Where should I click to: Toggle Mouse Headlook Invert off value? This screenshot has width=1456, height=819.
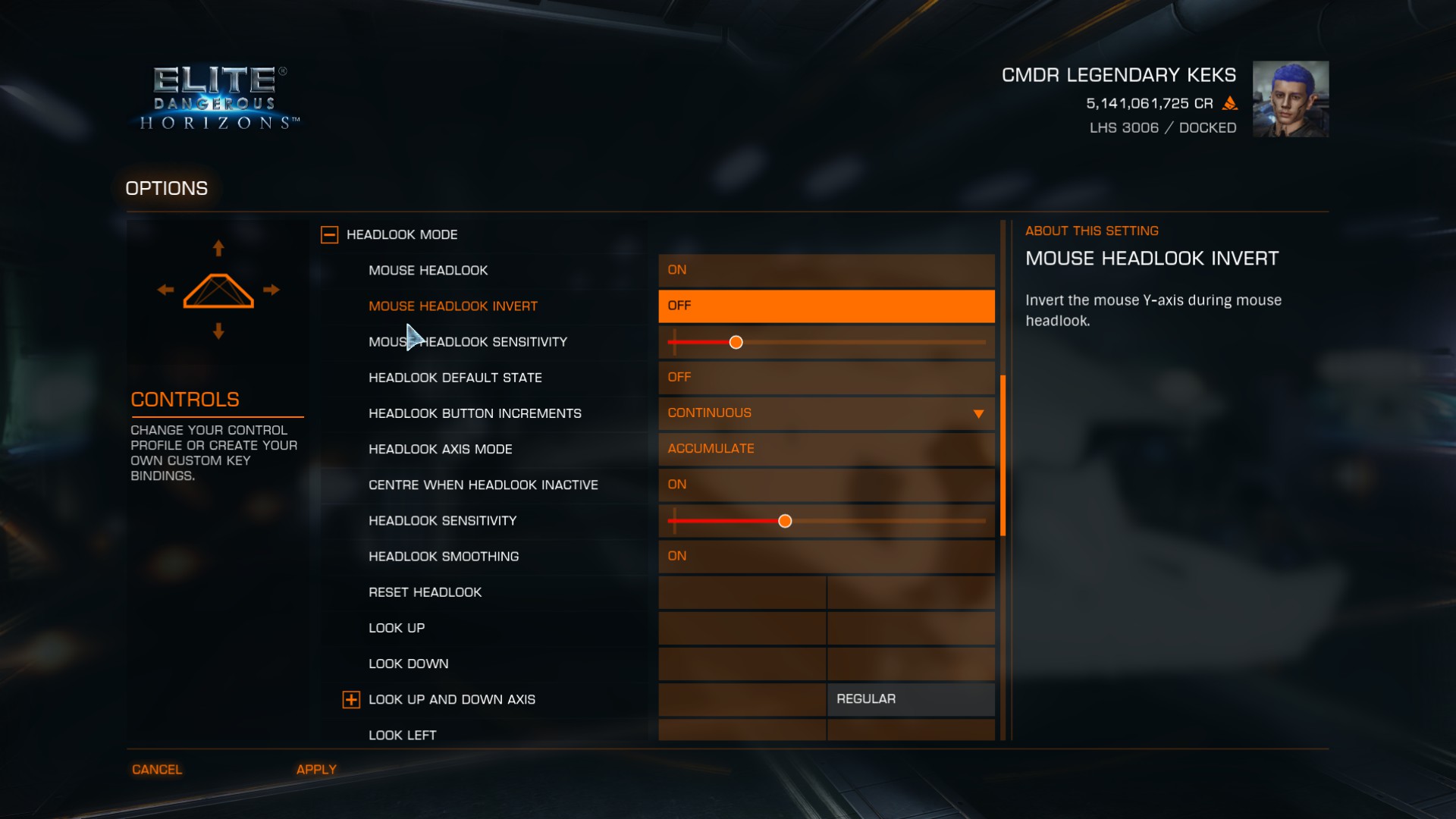coord(826,306)
